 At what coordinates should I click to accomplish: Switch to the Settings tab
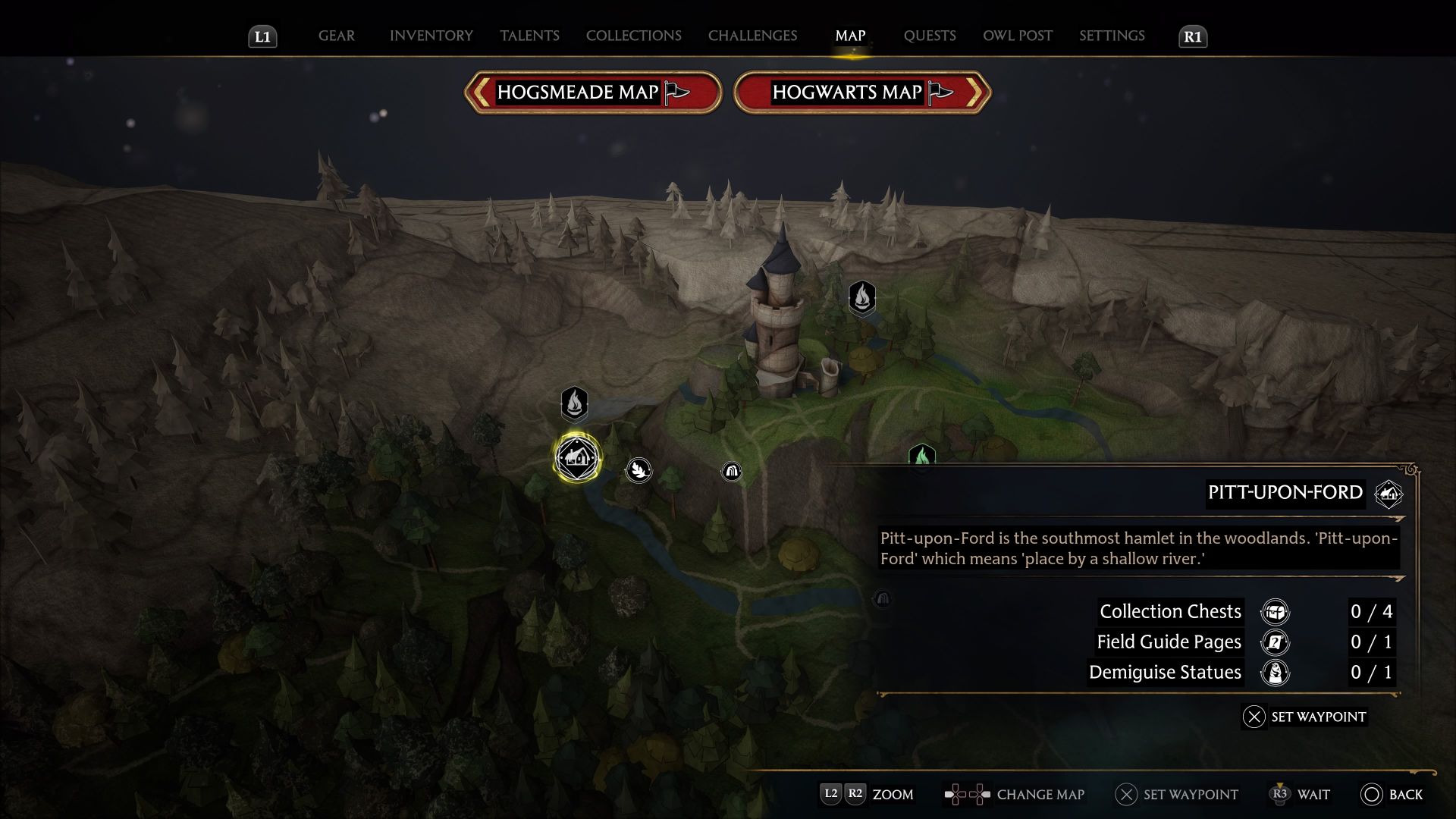point(1112,36)
